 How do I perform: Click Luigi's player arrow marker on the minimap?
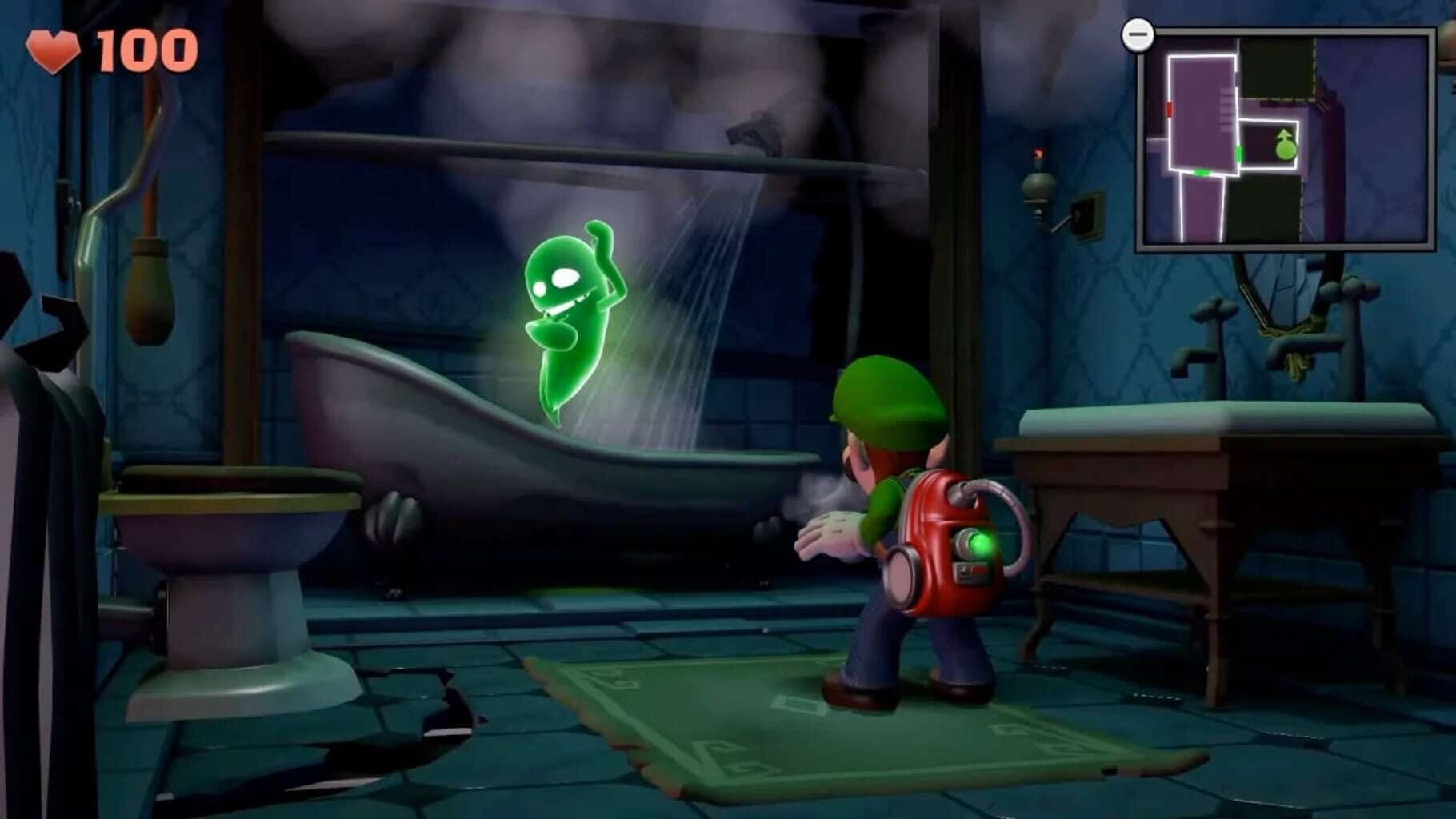(1285, 146)
